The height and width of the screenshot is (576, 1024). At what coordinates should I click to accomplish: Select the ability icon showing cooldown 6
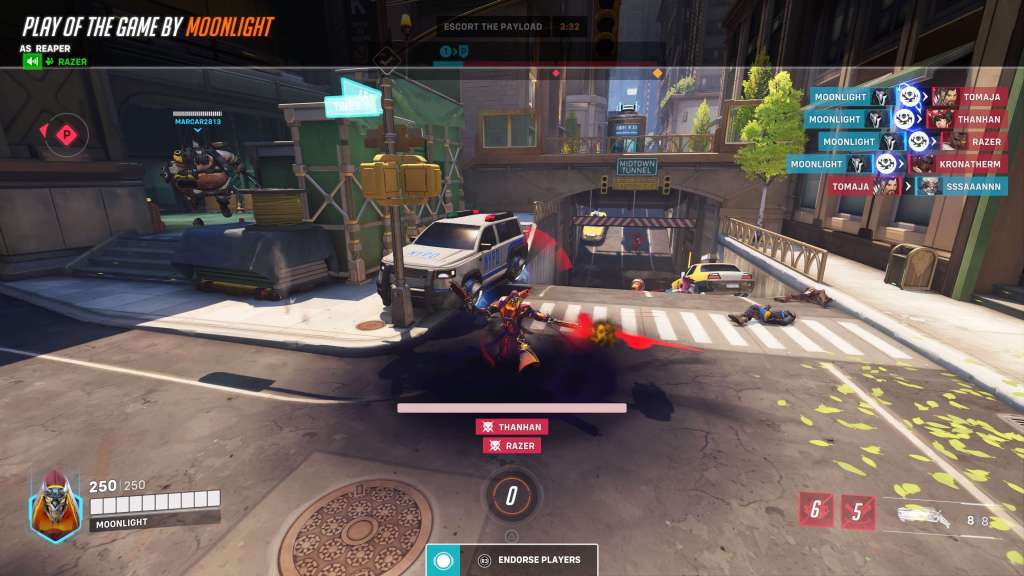(x=815, y=510)
